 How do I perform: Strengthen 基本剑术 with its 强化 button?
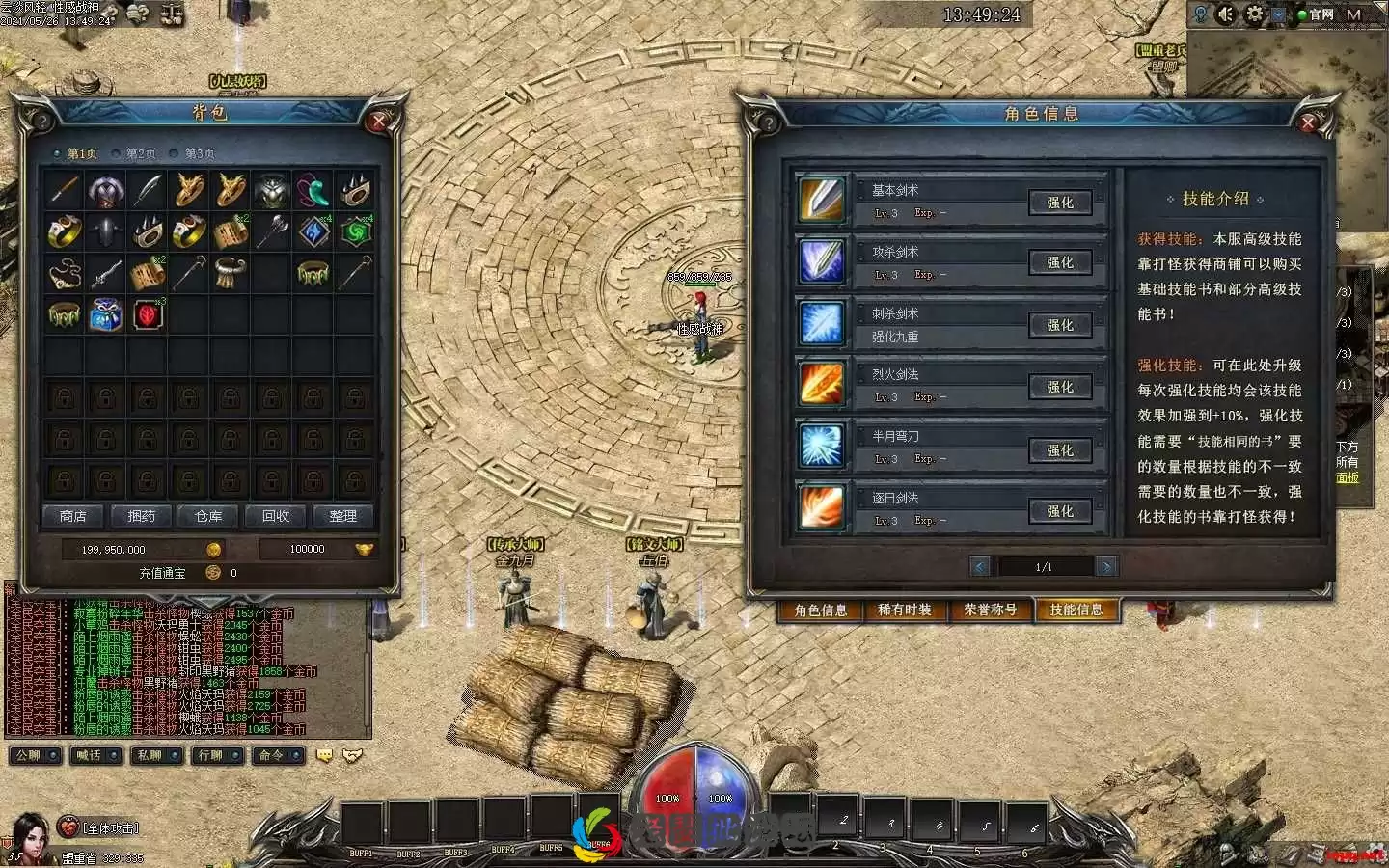1059,203
